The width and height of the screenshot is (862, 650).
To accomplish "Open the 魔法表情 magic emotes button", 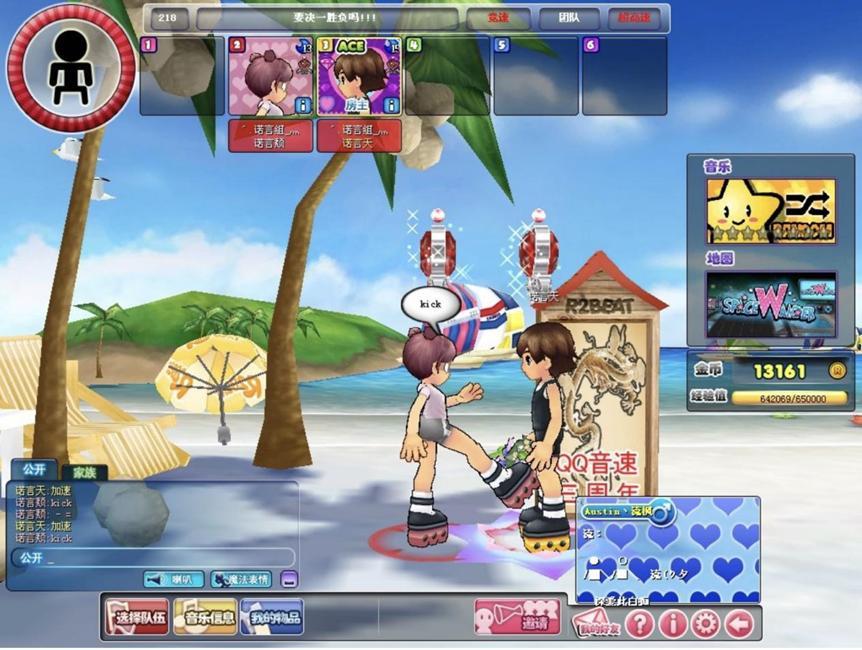I will 241,579.
